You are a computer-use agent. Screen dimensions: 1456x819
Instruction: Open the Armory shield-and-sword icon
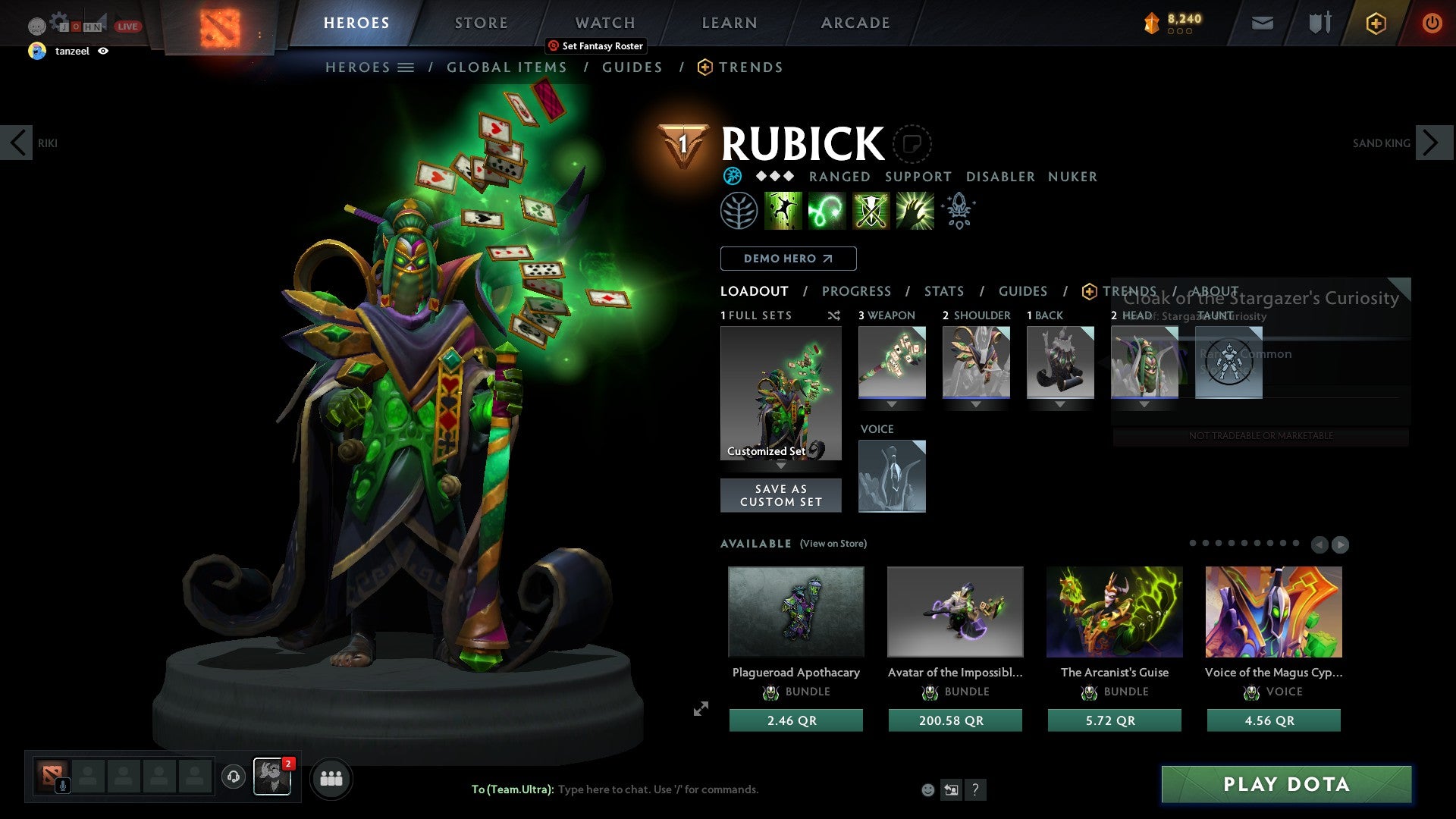click(1319, 23)
